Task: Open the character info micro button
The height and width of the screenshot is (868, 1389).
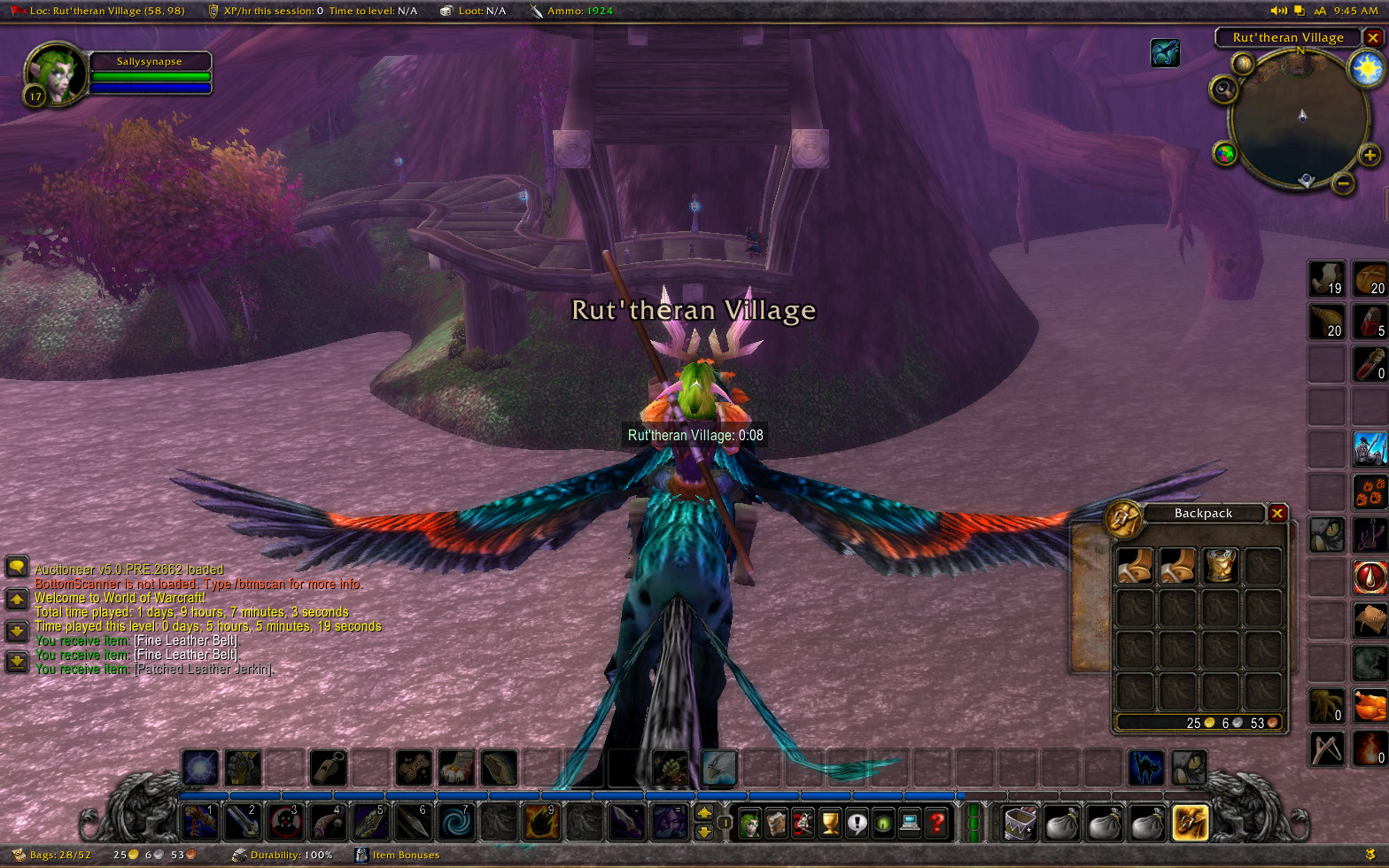Action: 750,824
